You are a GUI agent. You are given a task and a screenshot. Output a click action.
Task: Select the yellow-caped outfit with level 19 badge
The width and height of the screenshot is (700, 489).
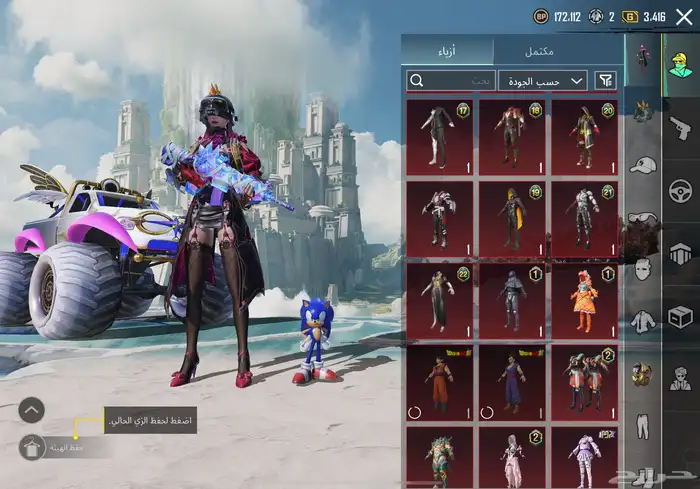pos(511,217)
